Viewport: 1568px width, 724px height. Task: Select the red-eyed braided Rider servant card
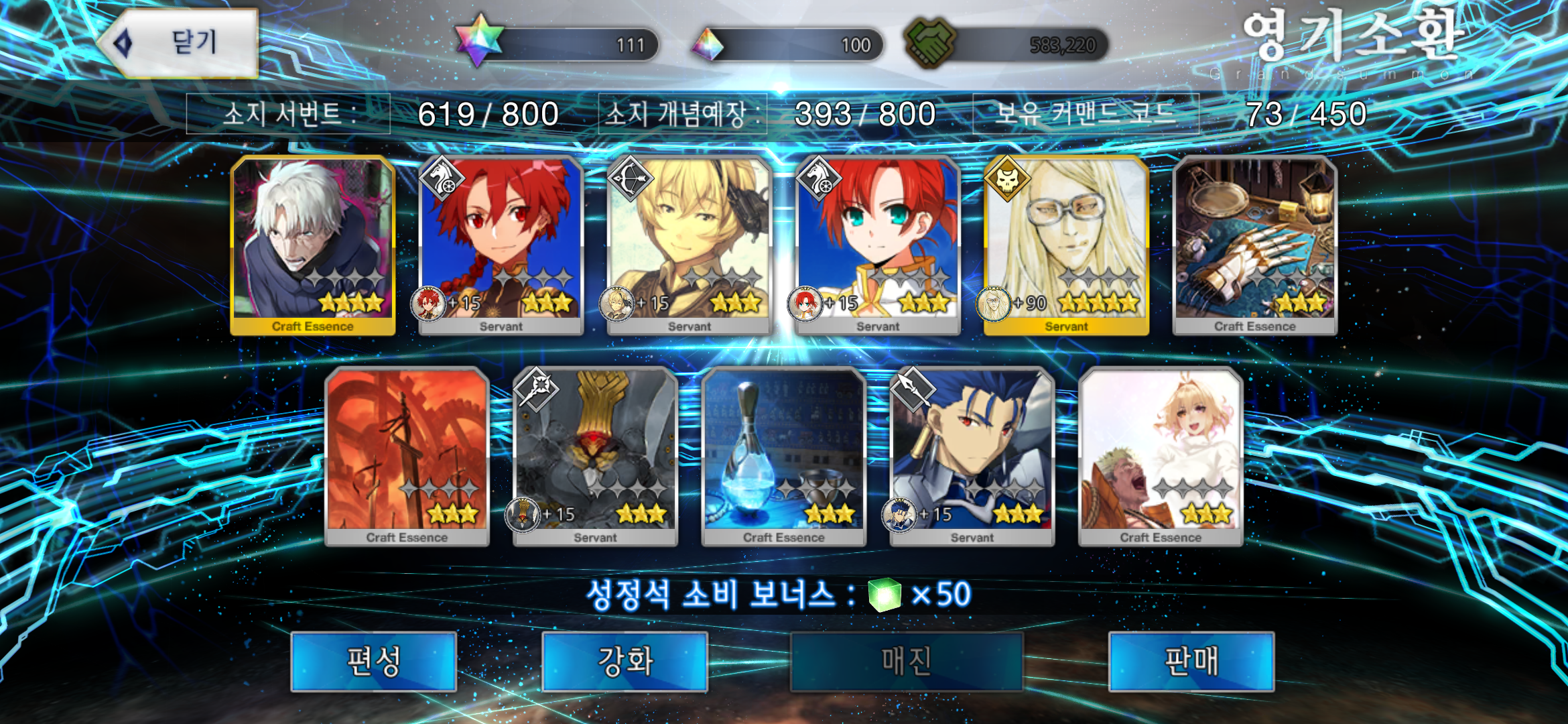[x=501, y=245]
